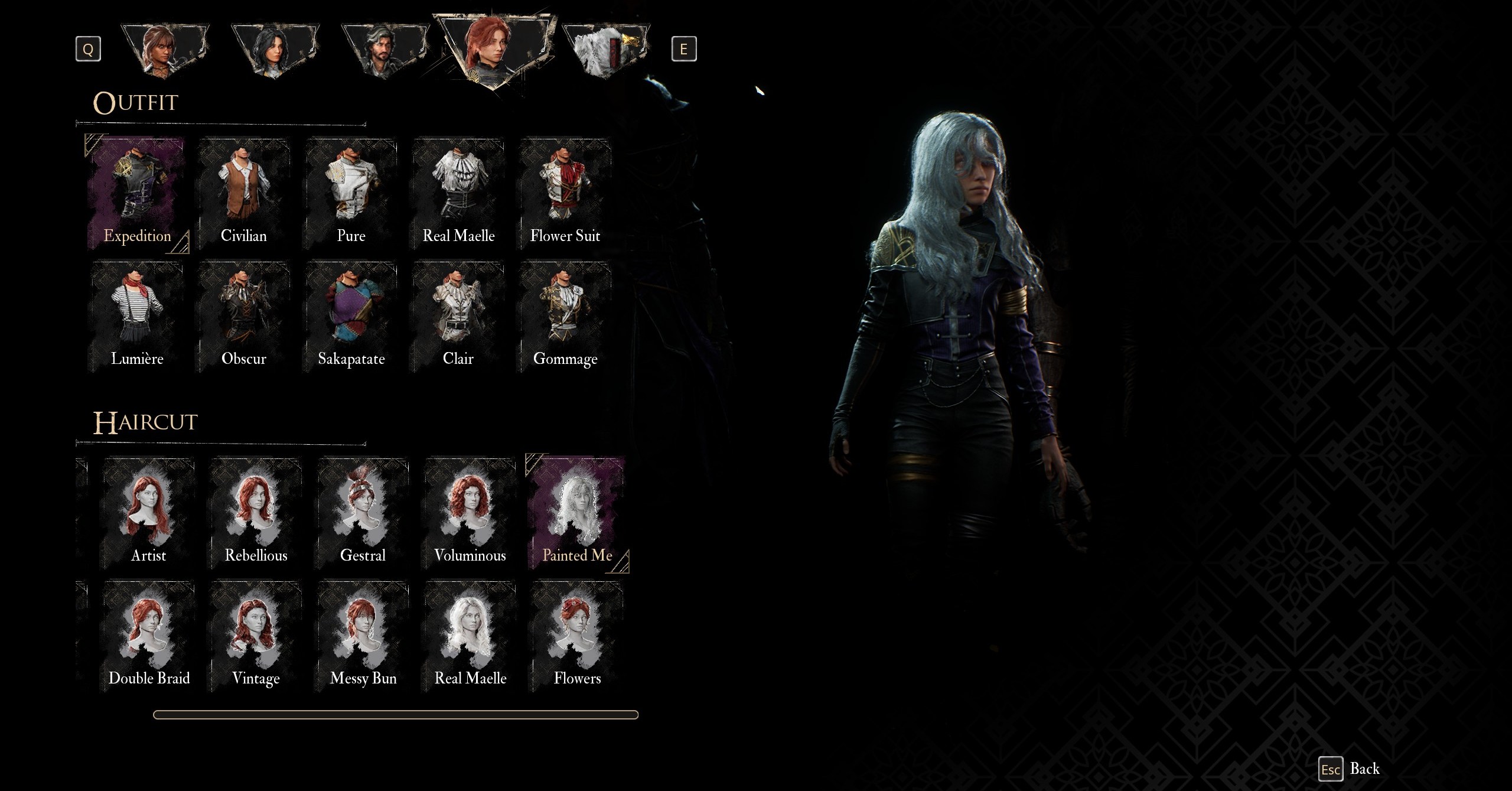
Task: Equip the Real Maelle outfit
Action: 458,194
